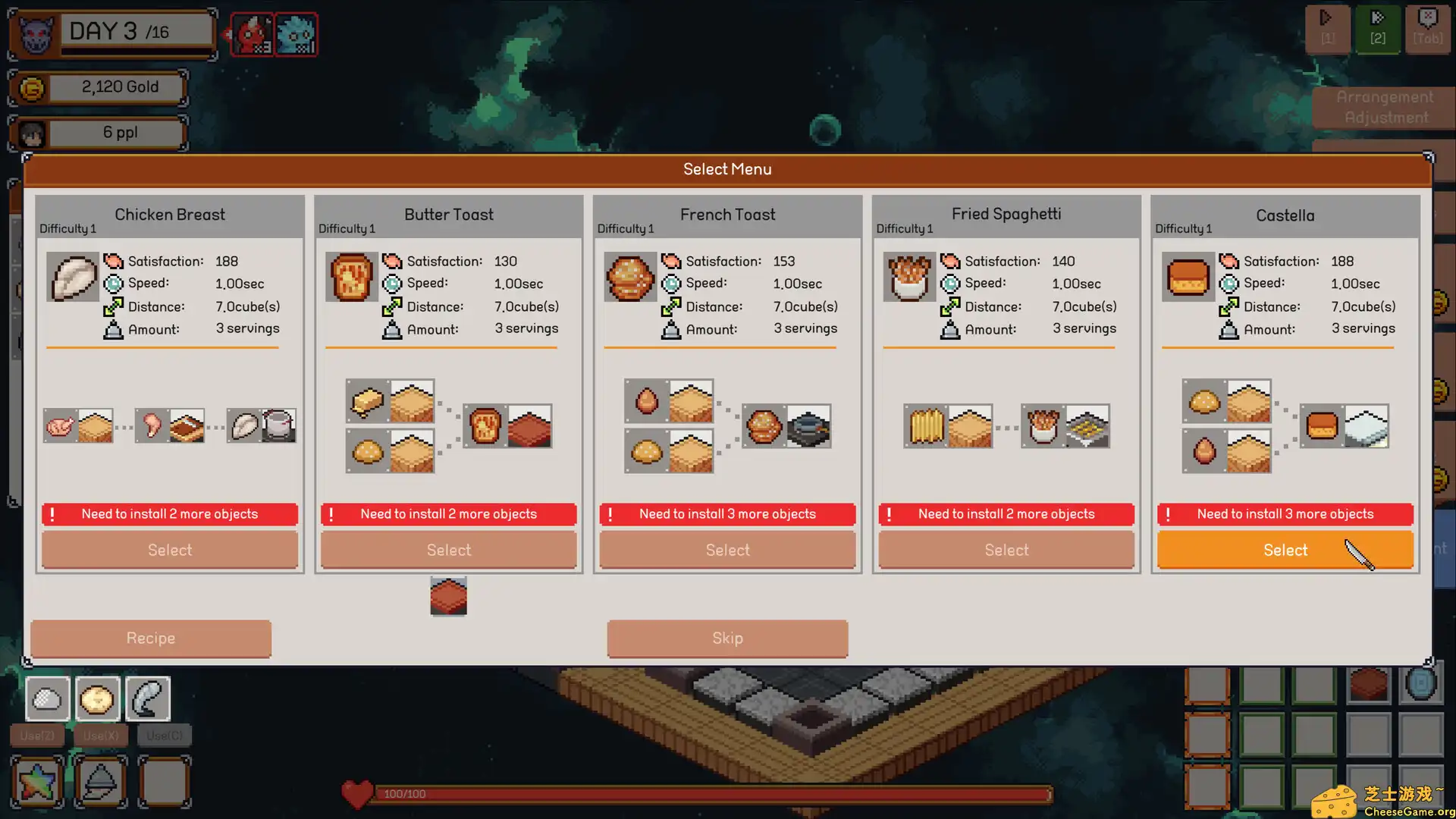Select the chicken leg item in the Use(C) slot

pyautogui.click(x=149, y=698)
